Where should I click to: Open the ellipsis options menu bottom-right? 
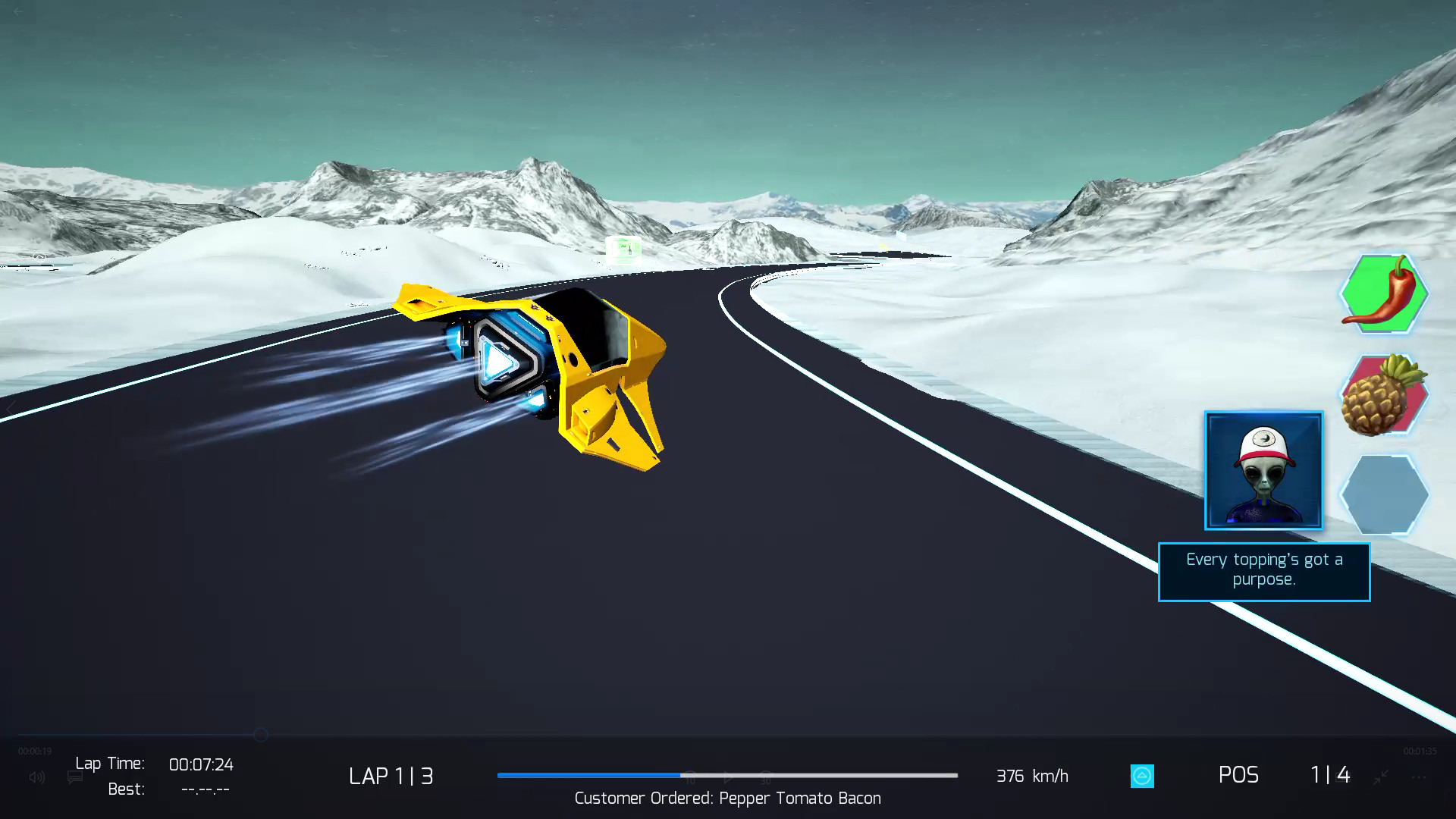click(x=1420, y=778)
